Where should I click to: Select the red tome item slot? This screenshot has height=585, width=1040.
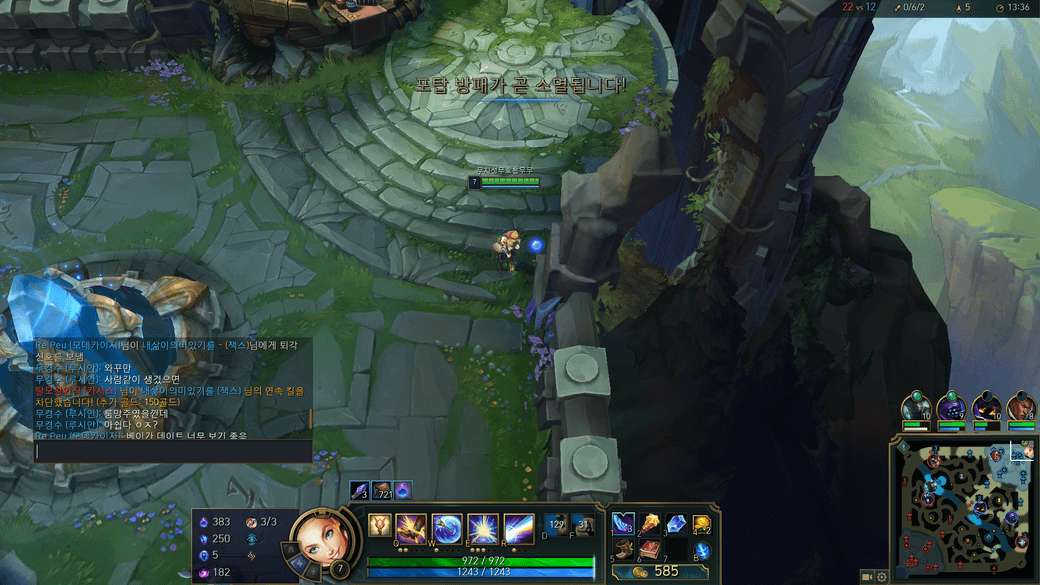coord(649,549)
